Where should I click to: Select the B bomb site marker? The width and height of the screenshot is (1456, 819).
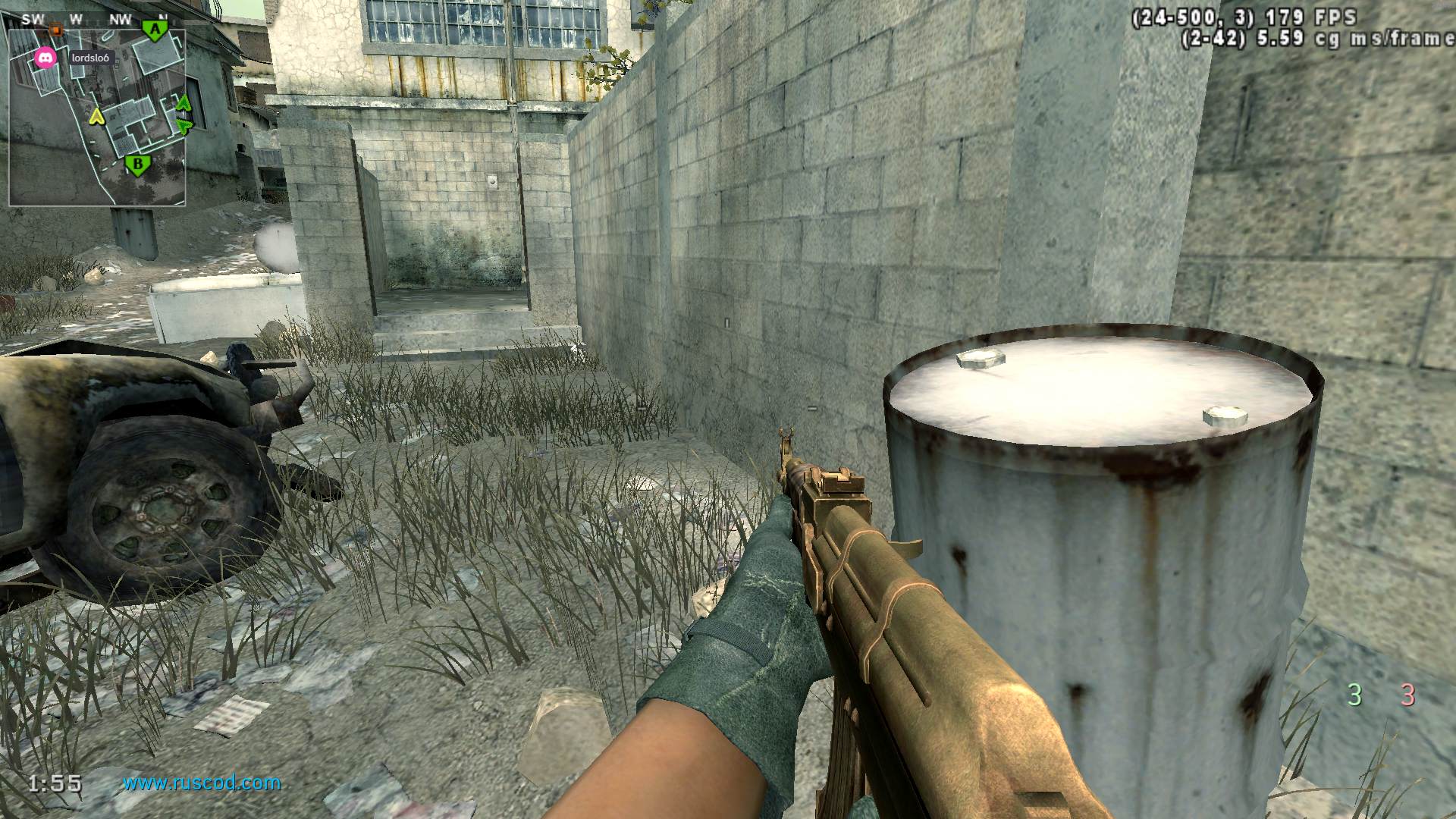pos(137,164)
